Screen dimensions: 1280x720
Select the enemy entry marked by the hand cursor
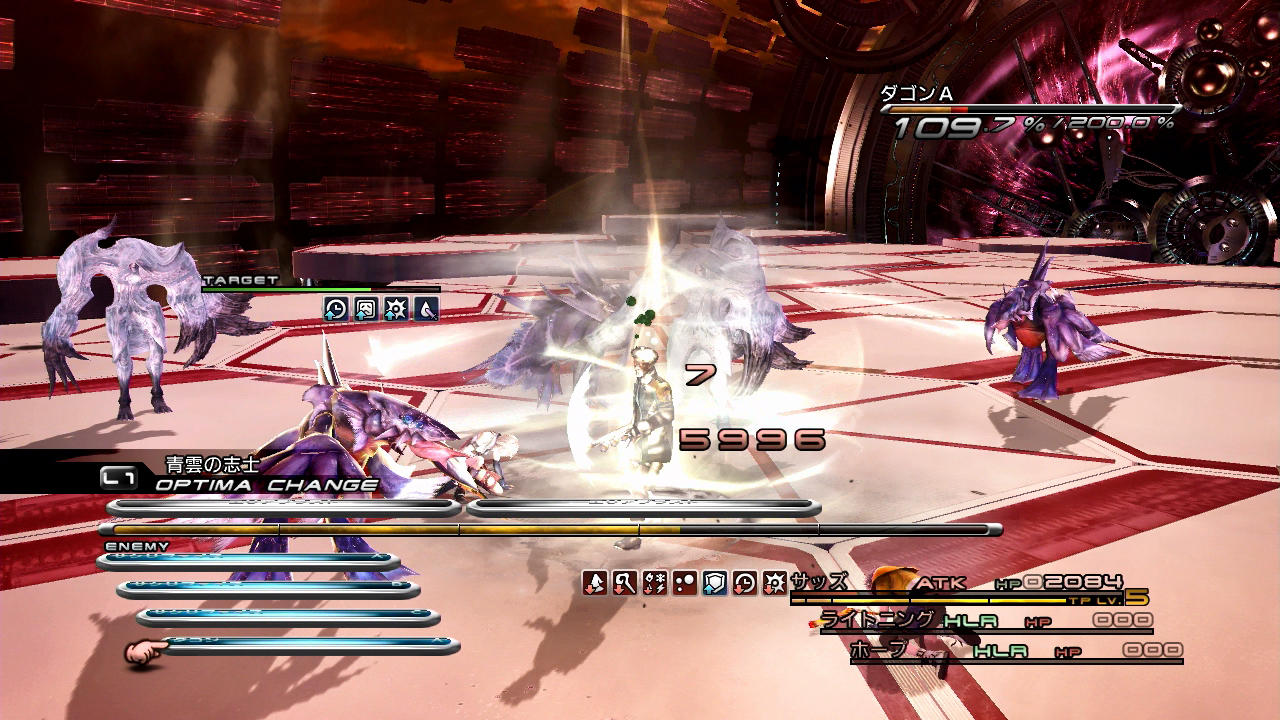310,646
